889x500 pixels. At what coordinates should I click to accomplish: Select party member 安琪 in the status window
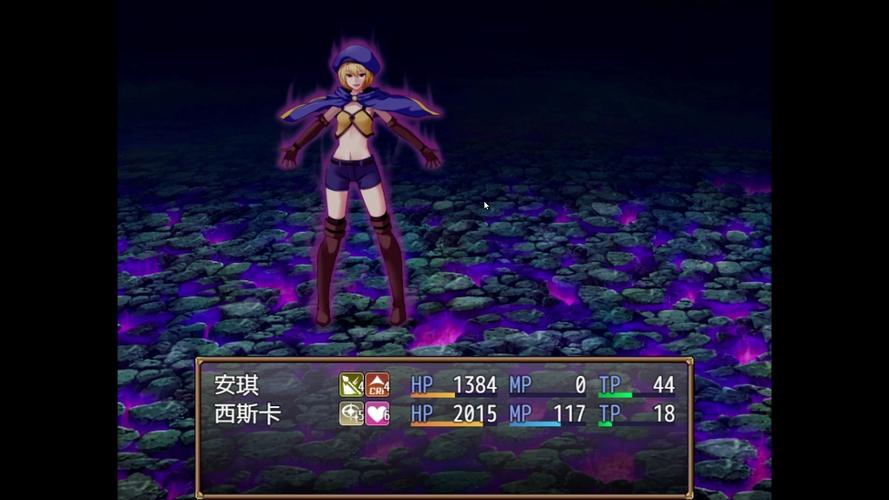point(237,385)
